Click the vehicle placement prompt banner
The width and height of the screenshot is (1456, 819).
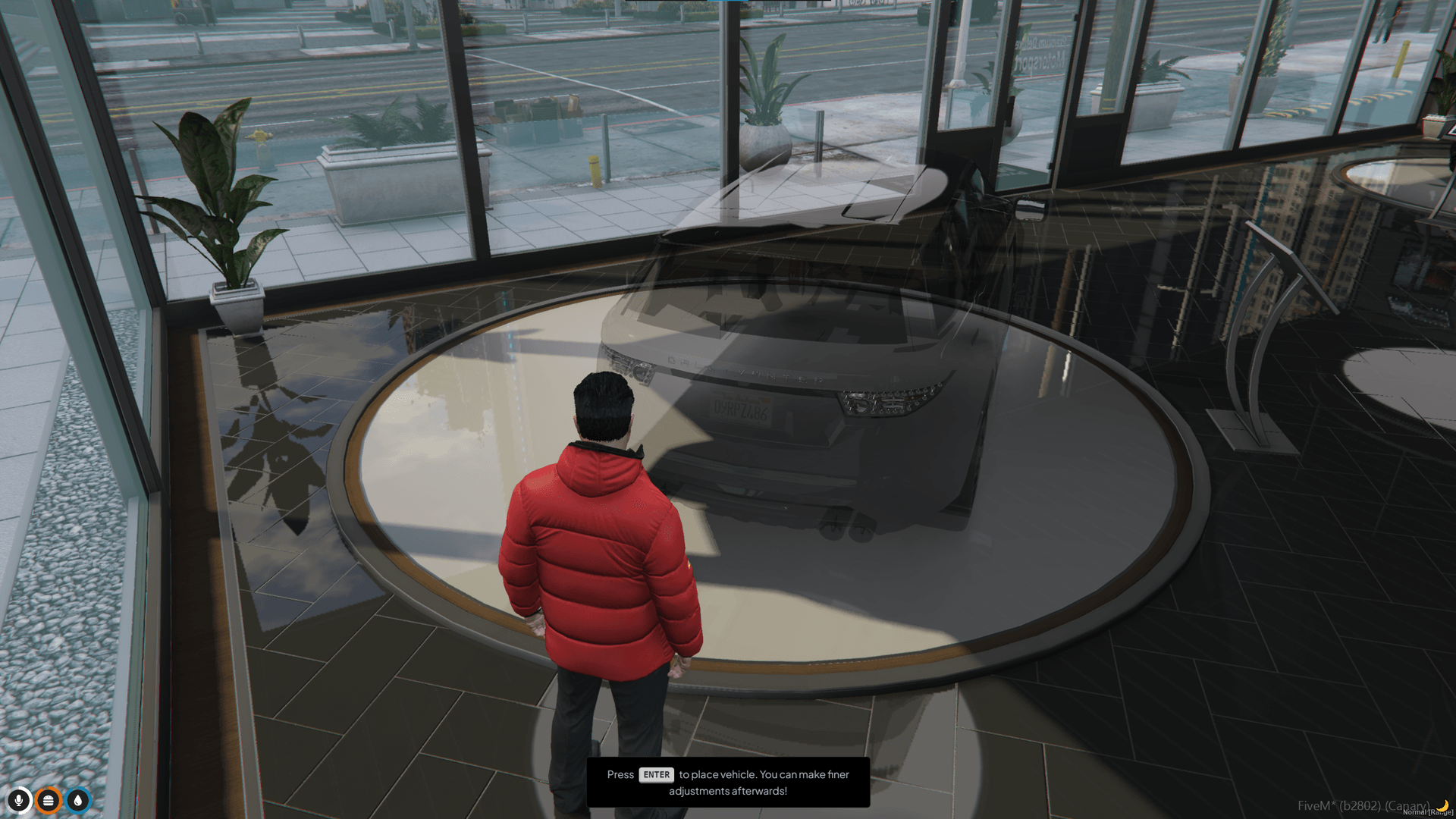click(x=728, y=783)
